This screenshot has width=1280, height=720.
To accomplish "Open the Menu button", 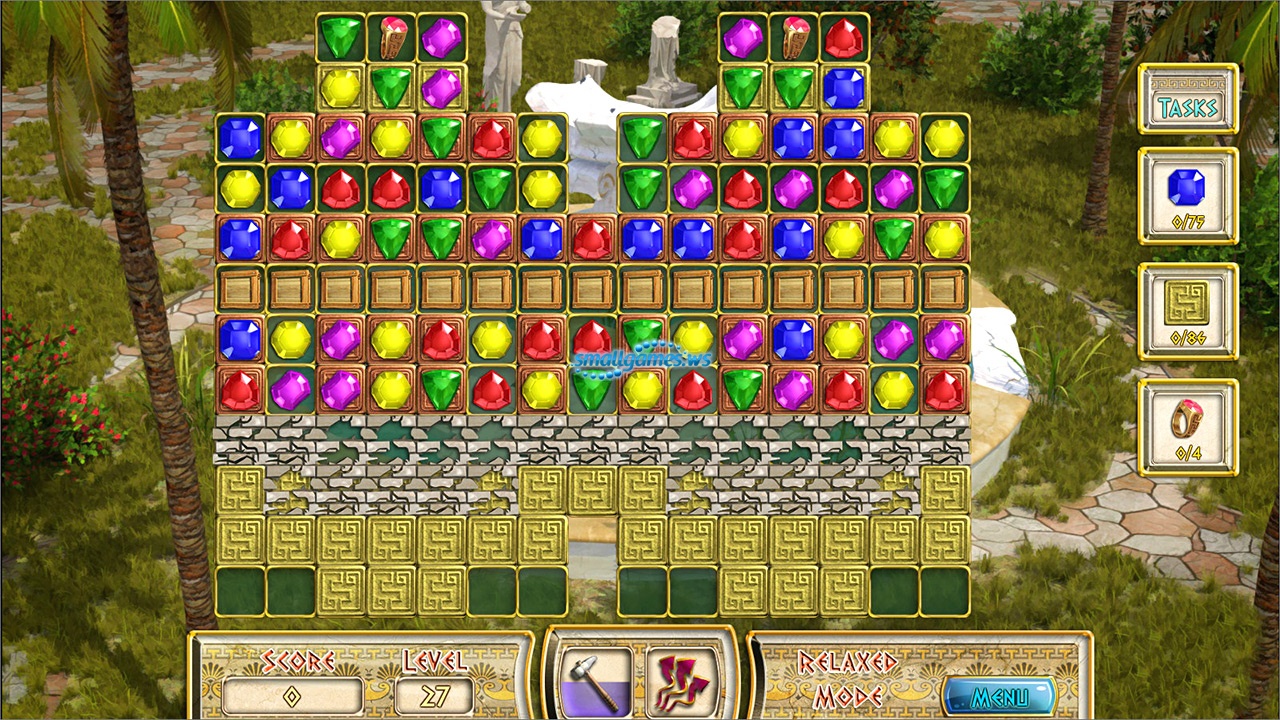I will [x=998, y=695].
